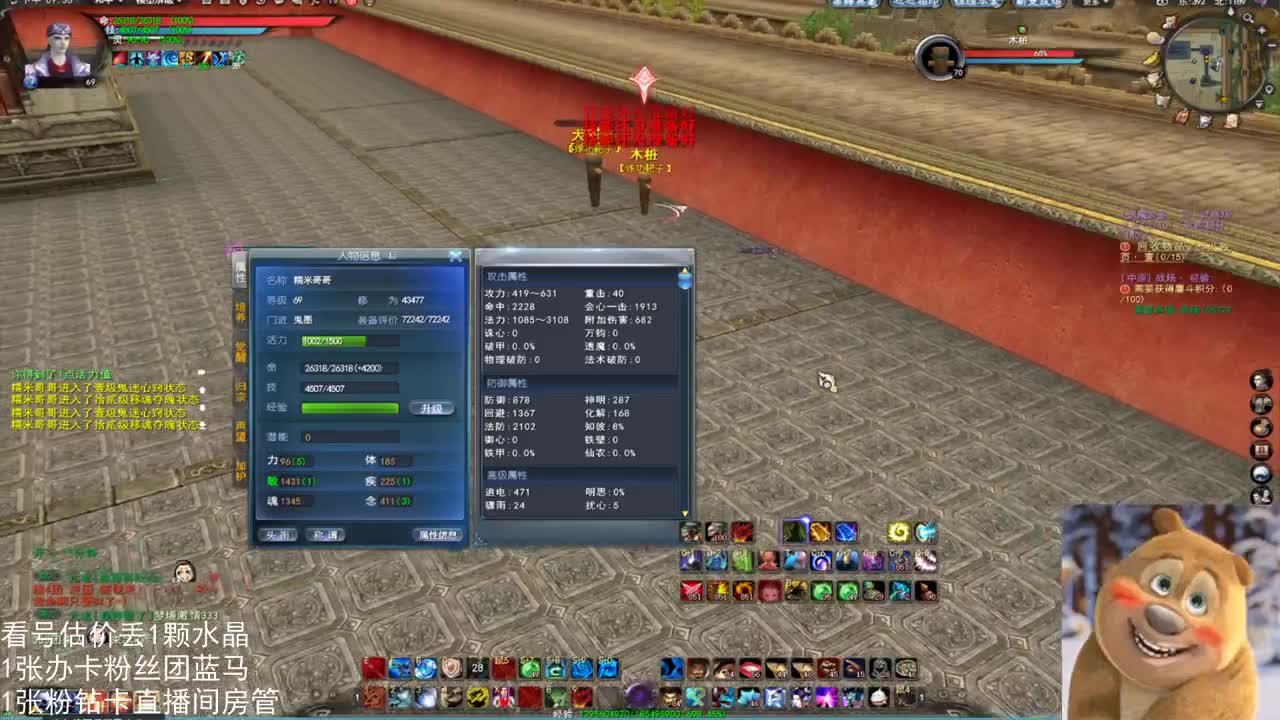This screenshot has width=1280, height=720.
Task: Click the golden coil buff icon in the buff row
Action: [186, 57]
